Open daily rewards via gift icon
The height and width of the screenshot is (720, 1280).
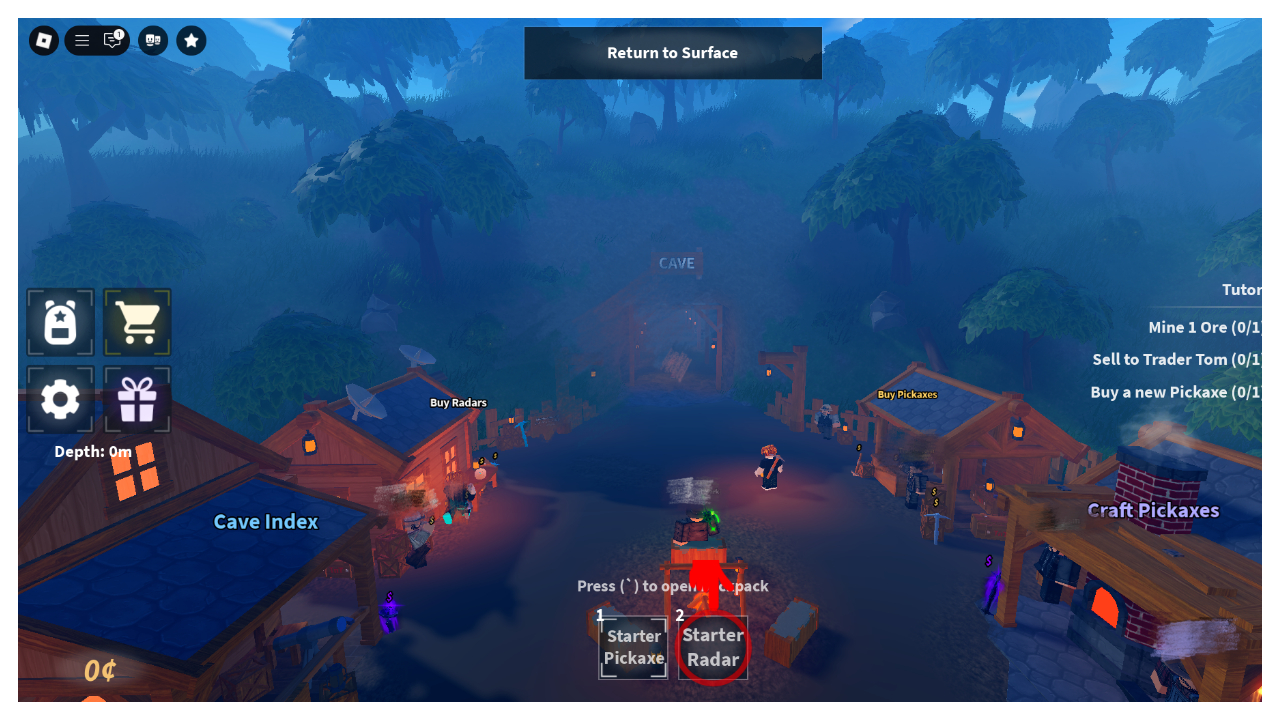tap(137, 399)
